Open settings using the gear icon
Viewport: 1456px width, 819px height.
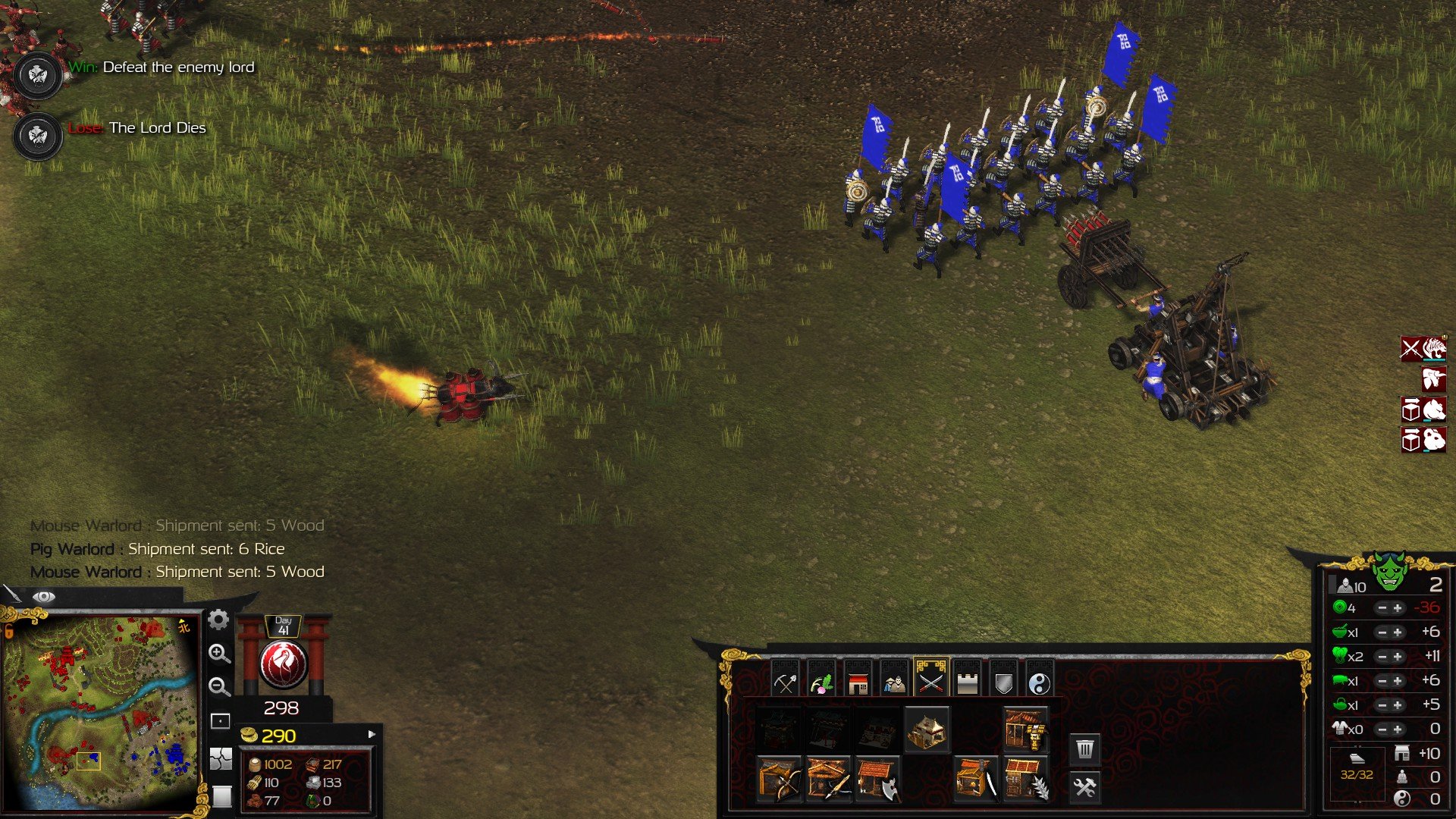point(218,620)
